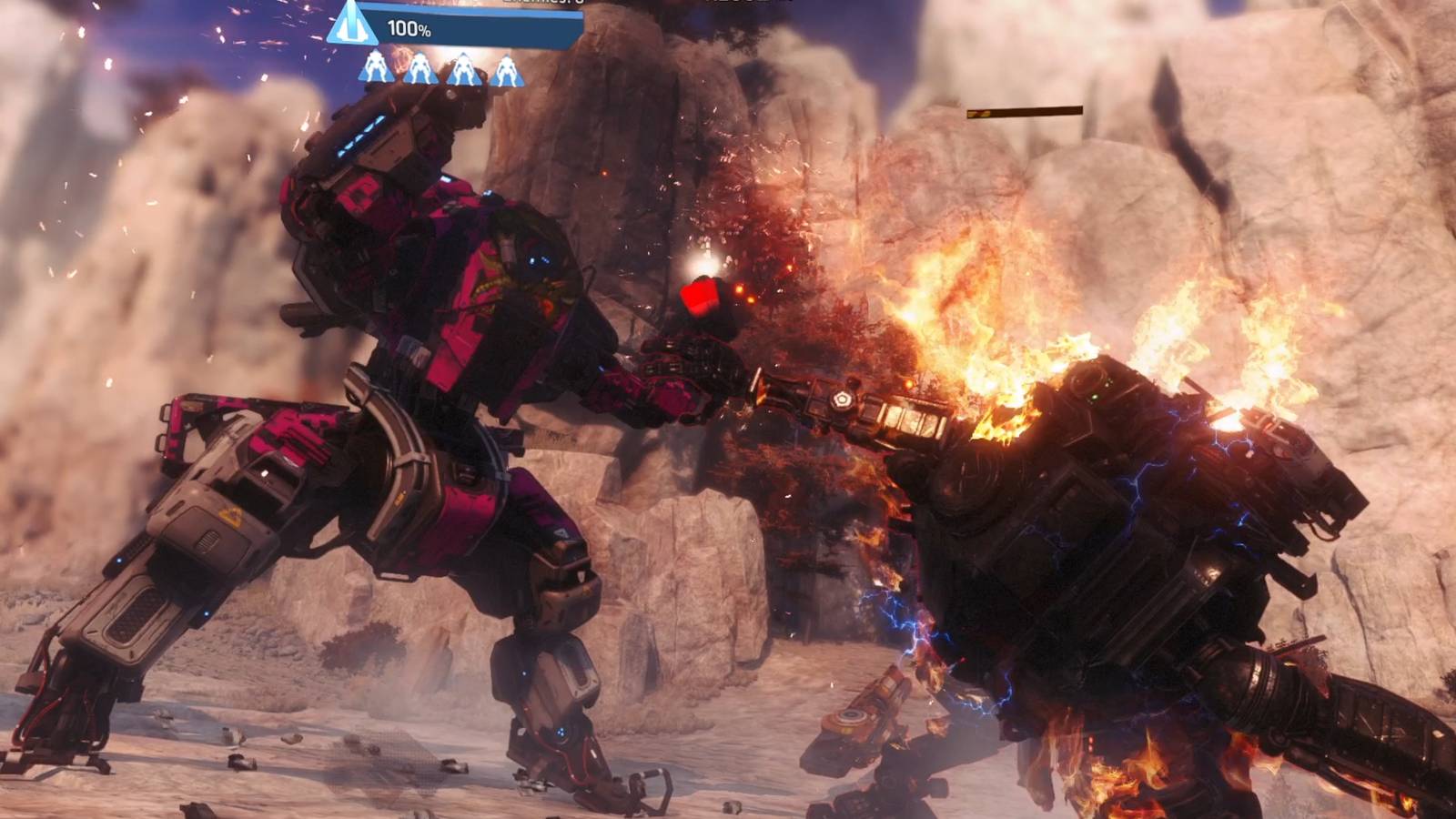
Task: Click the blue triangle titan meter icon
Action: [x=352, y=25]
